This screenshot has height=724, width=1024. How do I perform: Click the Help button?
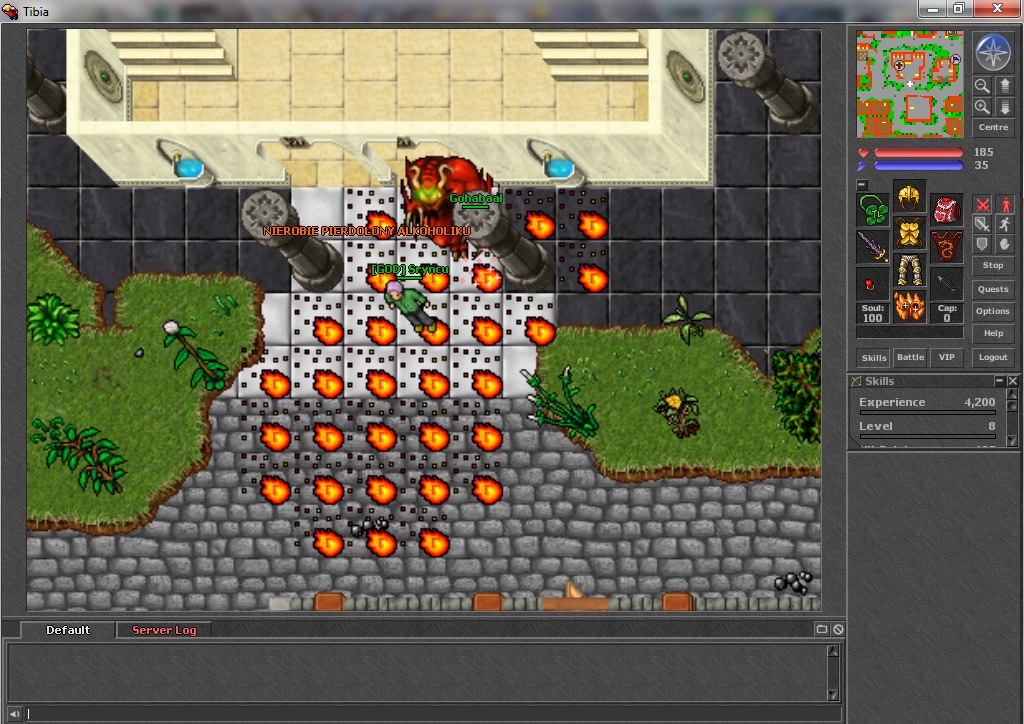click(x=993, y=333)
